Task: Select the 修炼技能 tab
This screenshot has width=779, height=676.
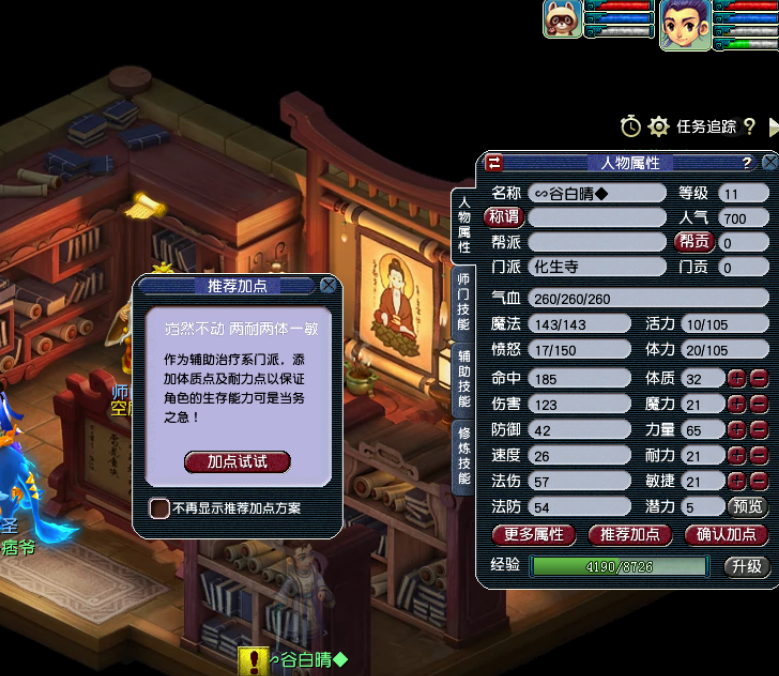Action: pyautogui.click(x=463, y=453)
